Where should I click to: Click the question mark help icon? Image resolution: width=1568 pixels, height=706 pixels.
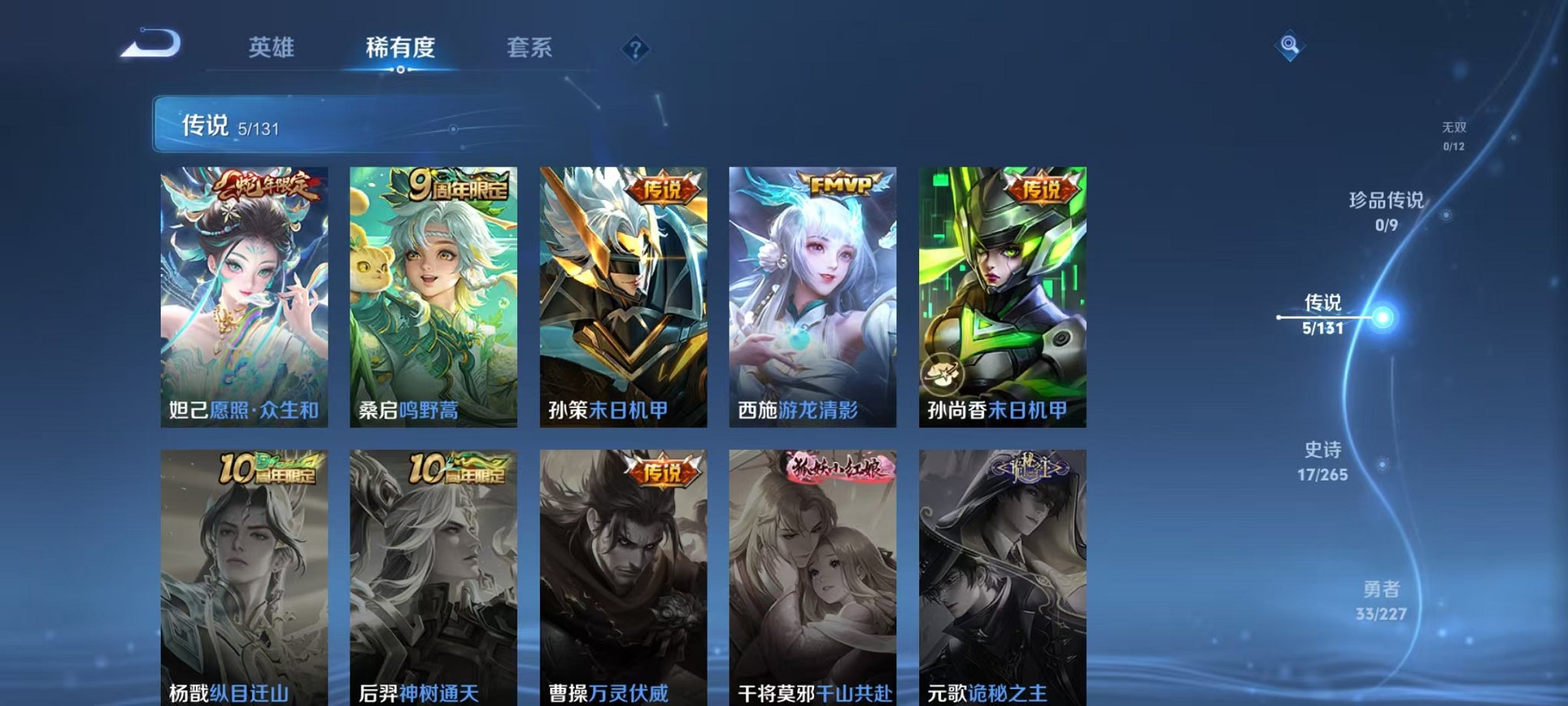pyautogui.click(x=633, y=50)
